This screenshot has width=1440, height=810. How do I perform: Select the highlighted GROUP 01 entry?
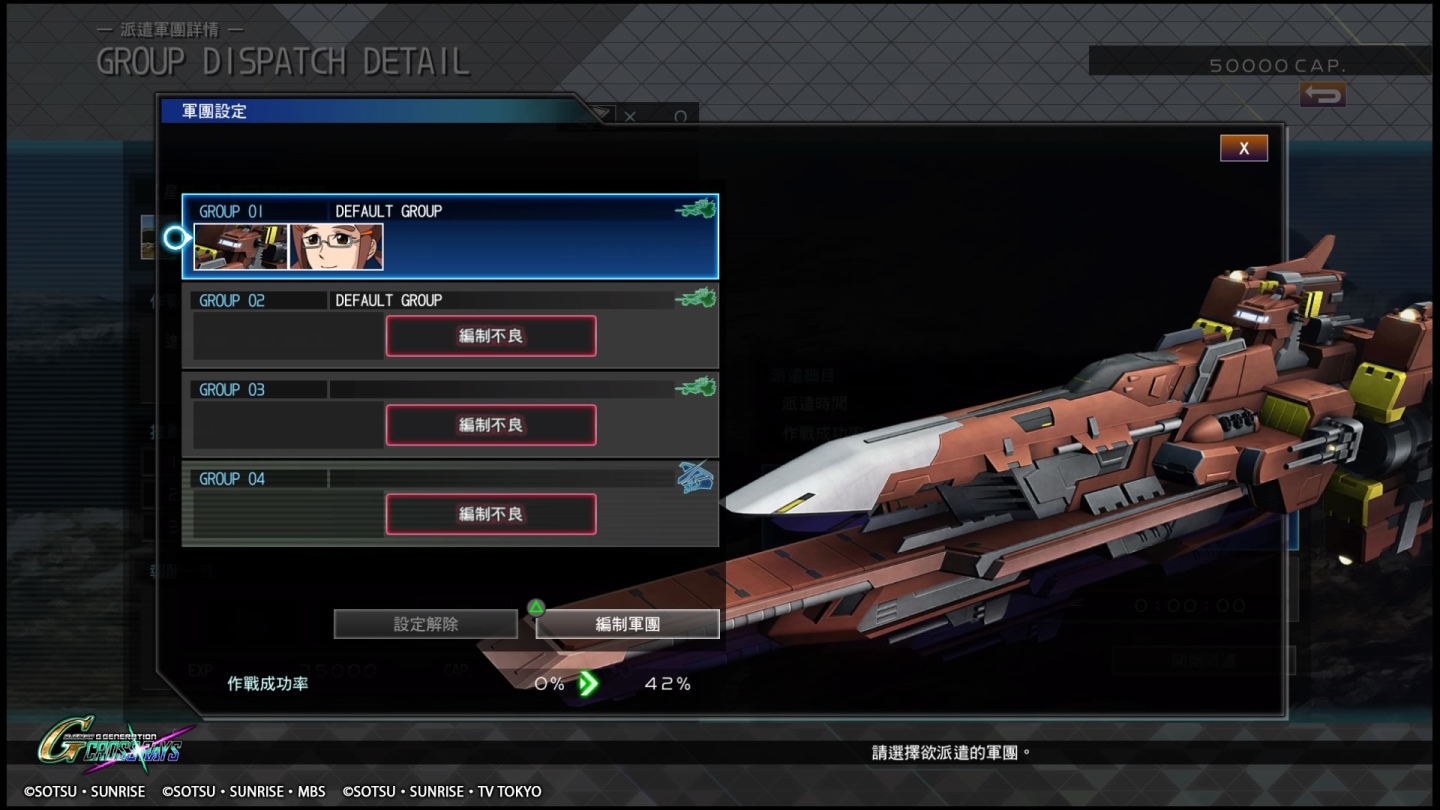click(450, 235)
